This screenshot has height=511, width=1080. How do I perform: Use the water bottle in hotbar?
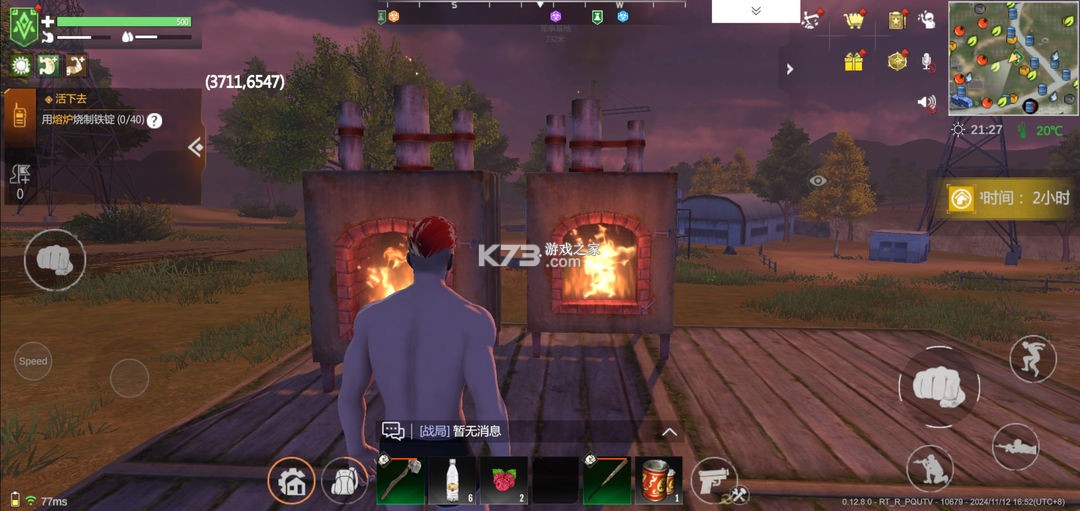452,480
